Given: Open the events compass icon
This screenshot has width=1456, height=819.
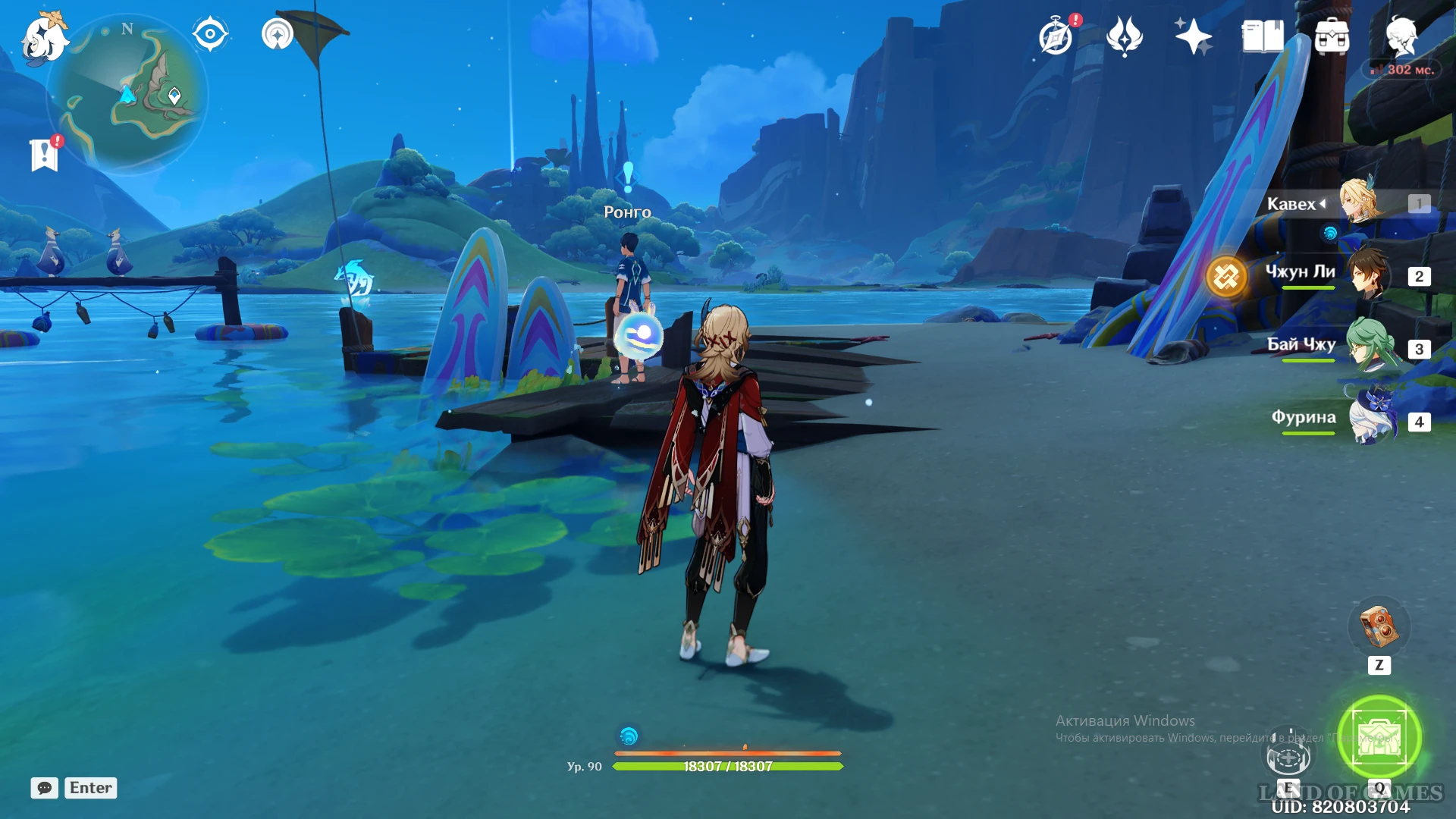Looking at the screenshot, I should (1056, 36).
